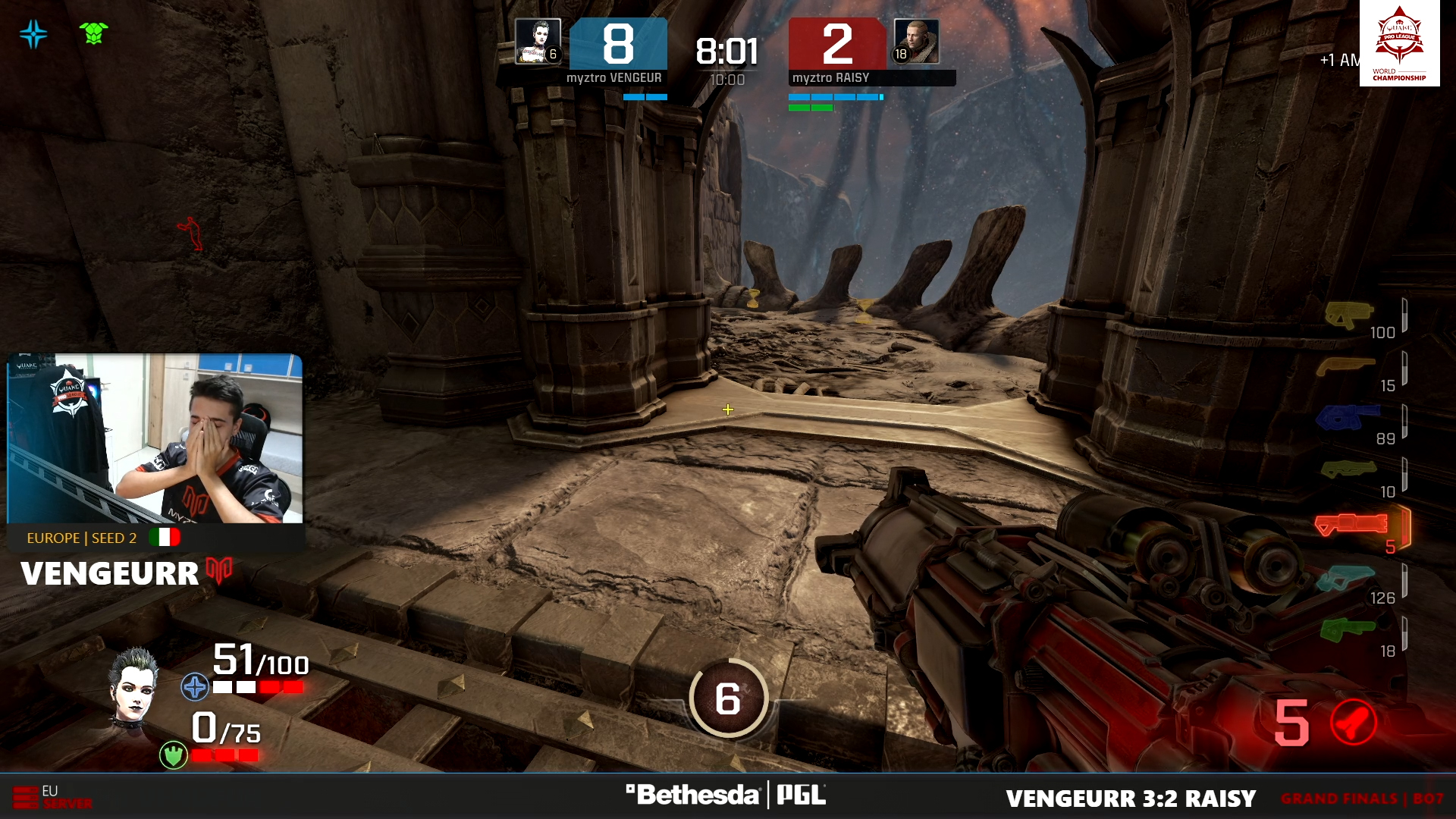Select the green railgun weapon icon

pyautogui.click(x=1347, y=629)
